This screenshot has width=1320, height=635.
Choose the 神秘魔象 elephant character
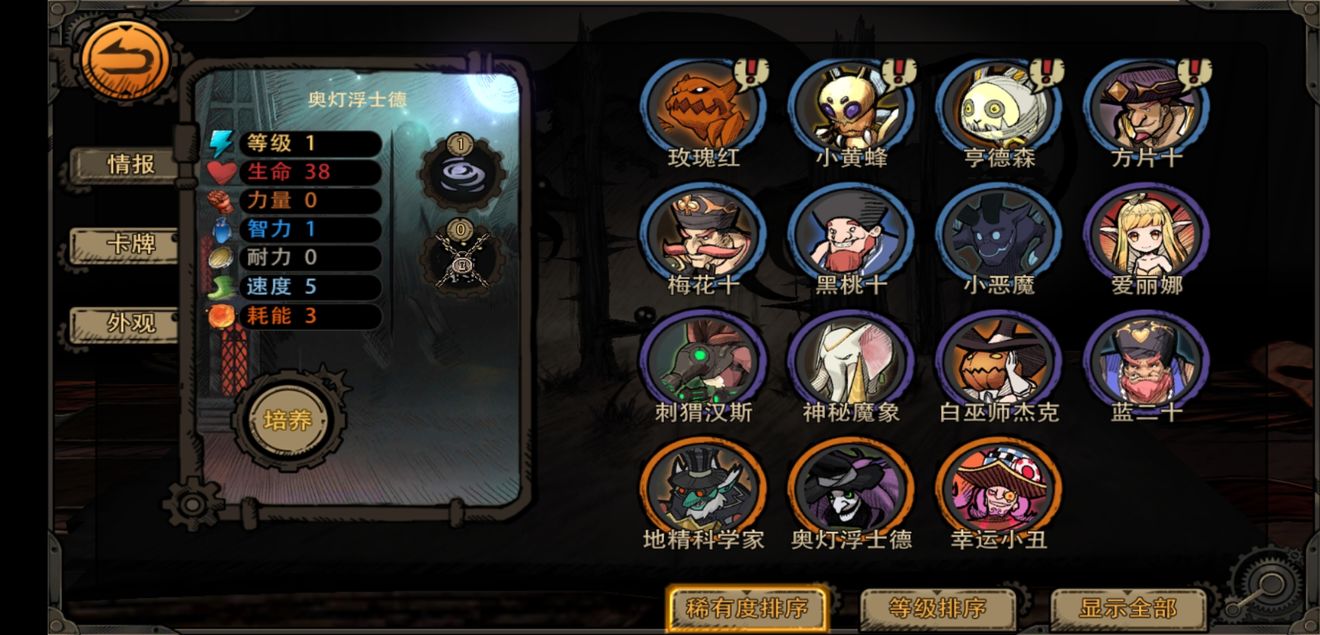(851, 361)
